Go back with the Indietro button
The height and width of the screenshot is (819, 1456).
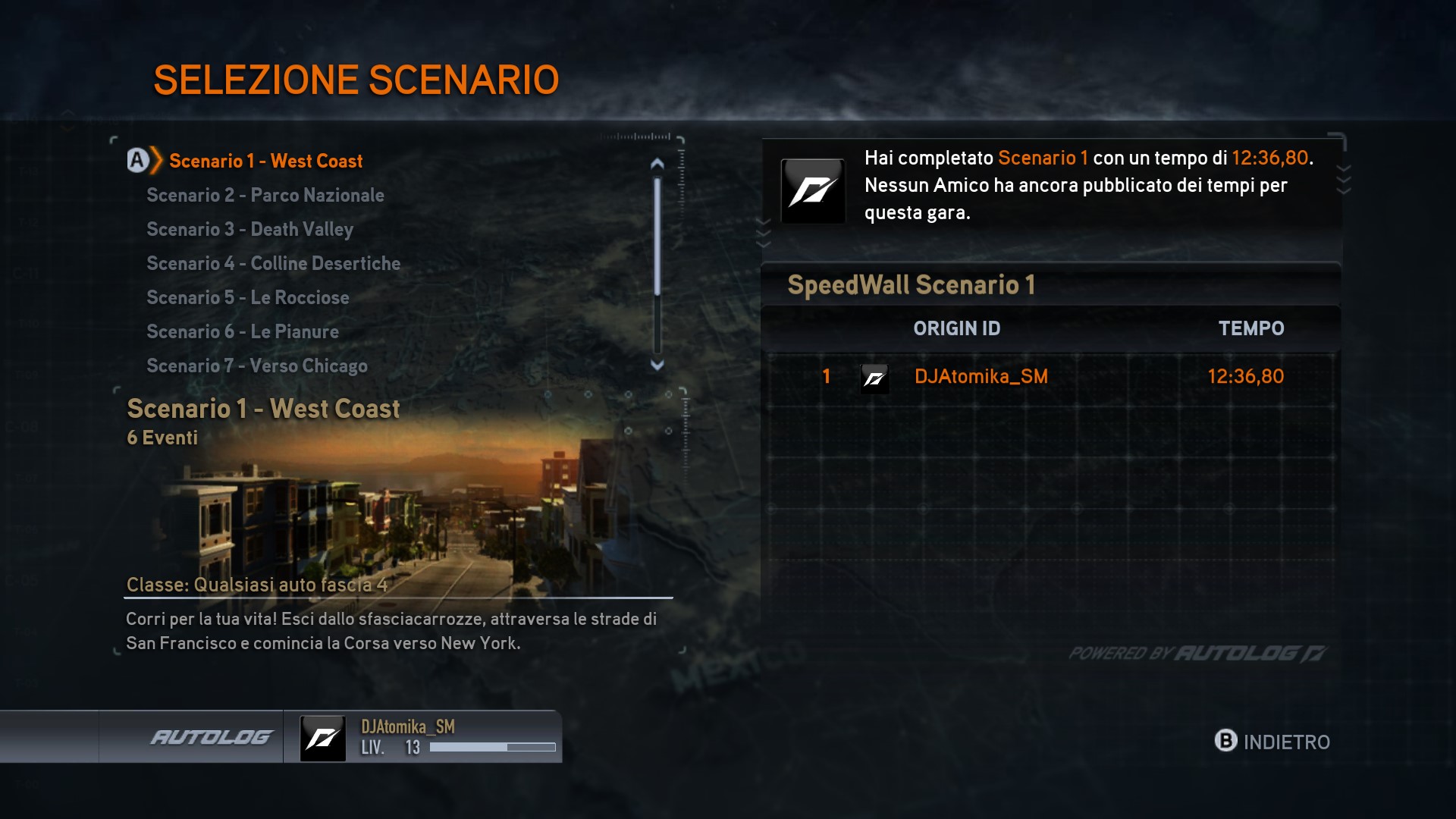point(1272,742)
